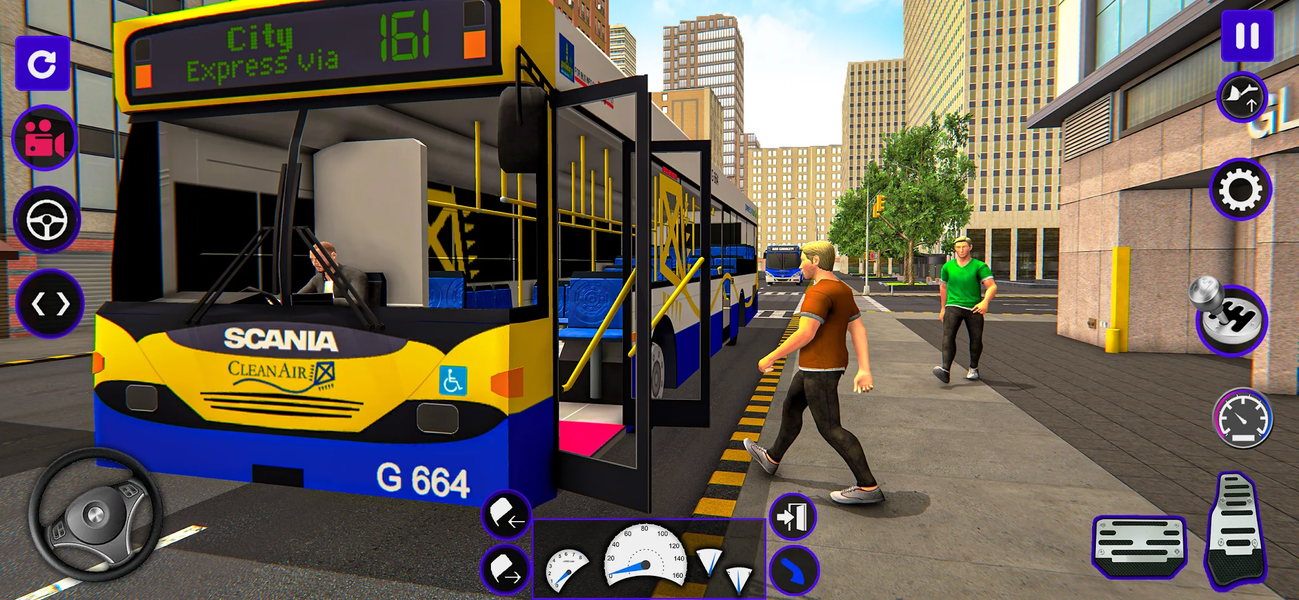1299x600 pixels.
Task: Tap the blue curved wiper button
Action: pos(794,571)
